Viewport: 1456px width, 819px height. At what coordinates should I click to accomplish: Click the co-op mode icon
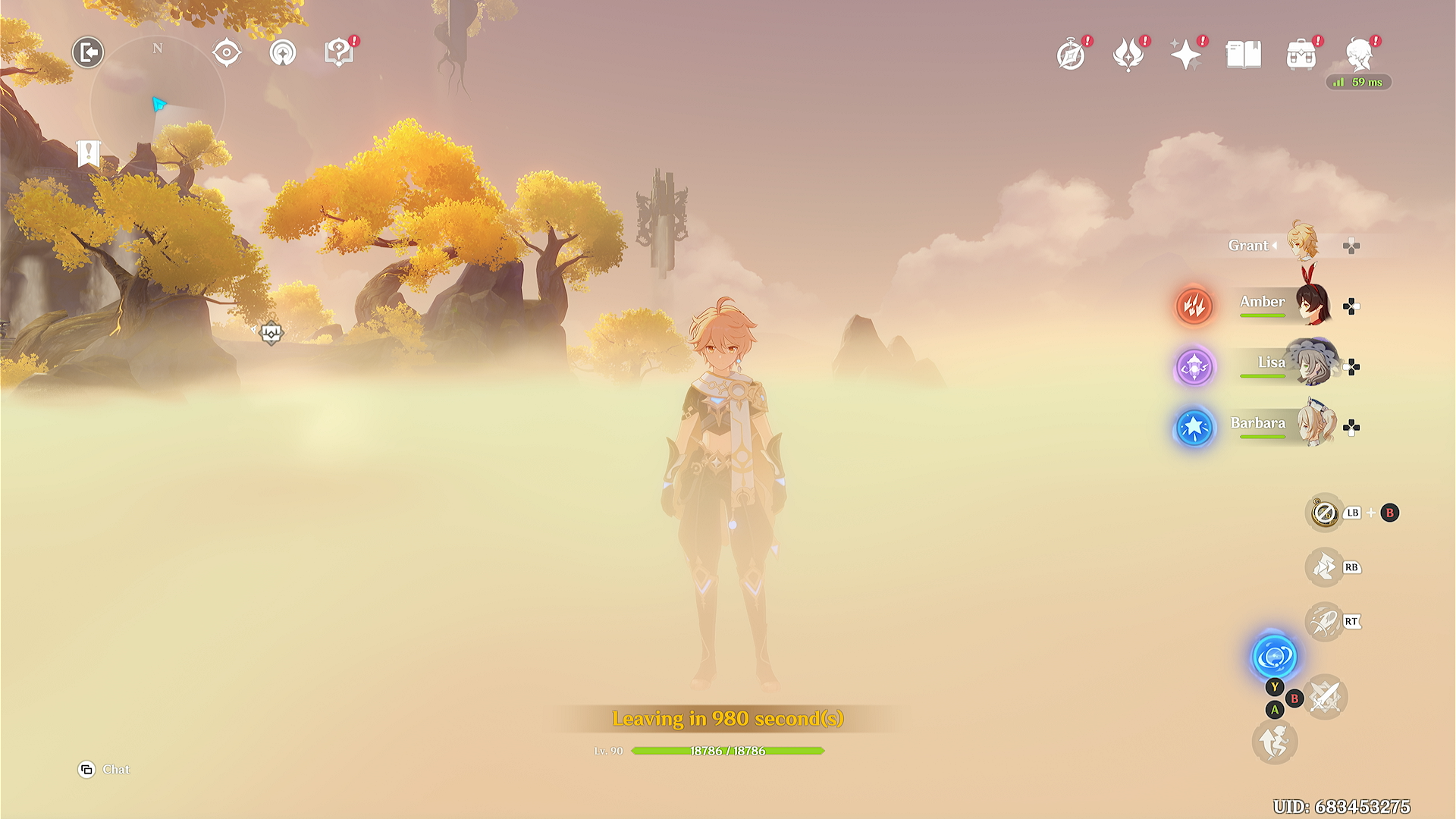pos(283,53)
